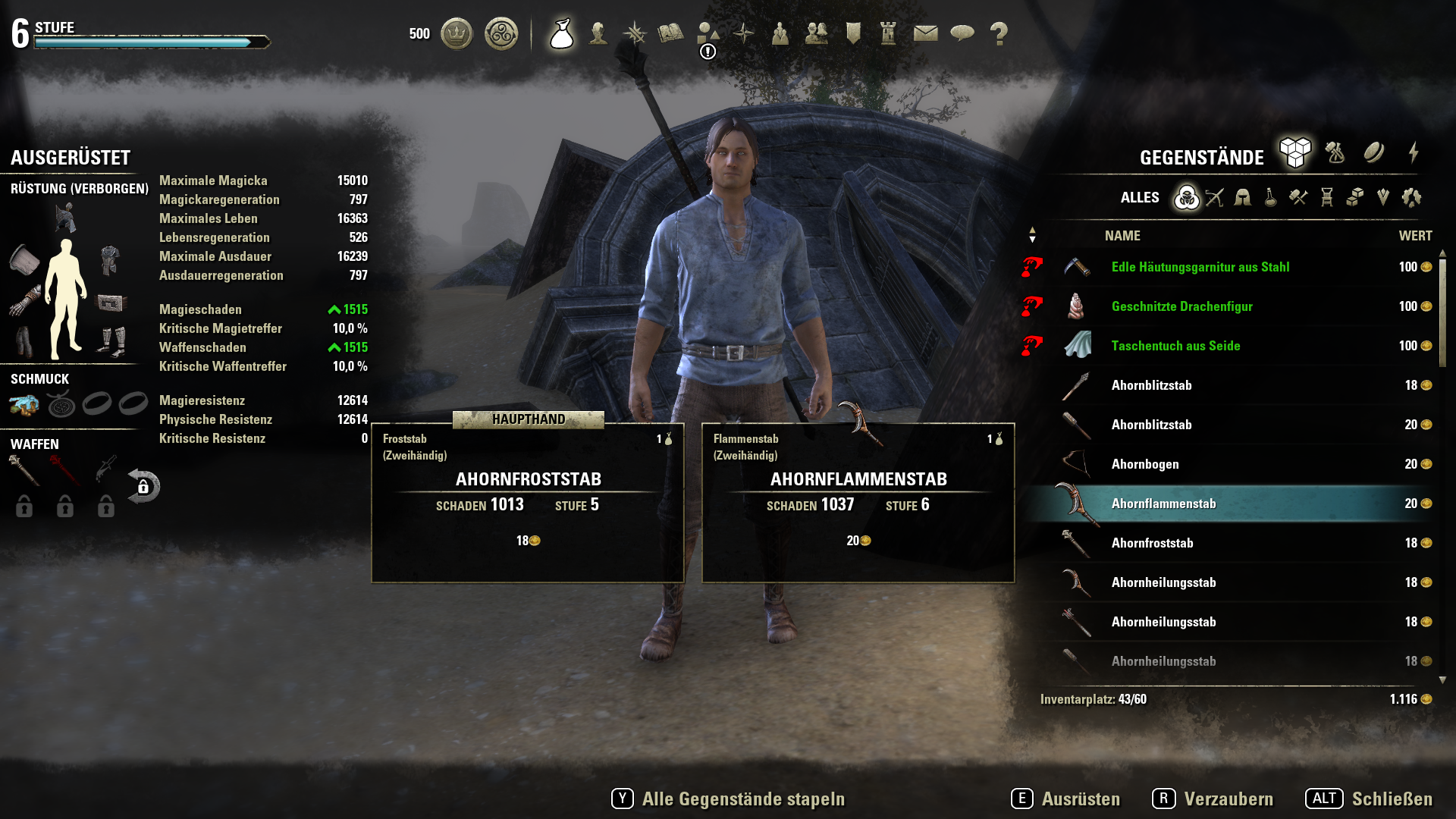The height and width of the screenshot is (819, 1456).
Task: Toggle the weapon swap lock arrow
Action: [x=143, y=486]
